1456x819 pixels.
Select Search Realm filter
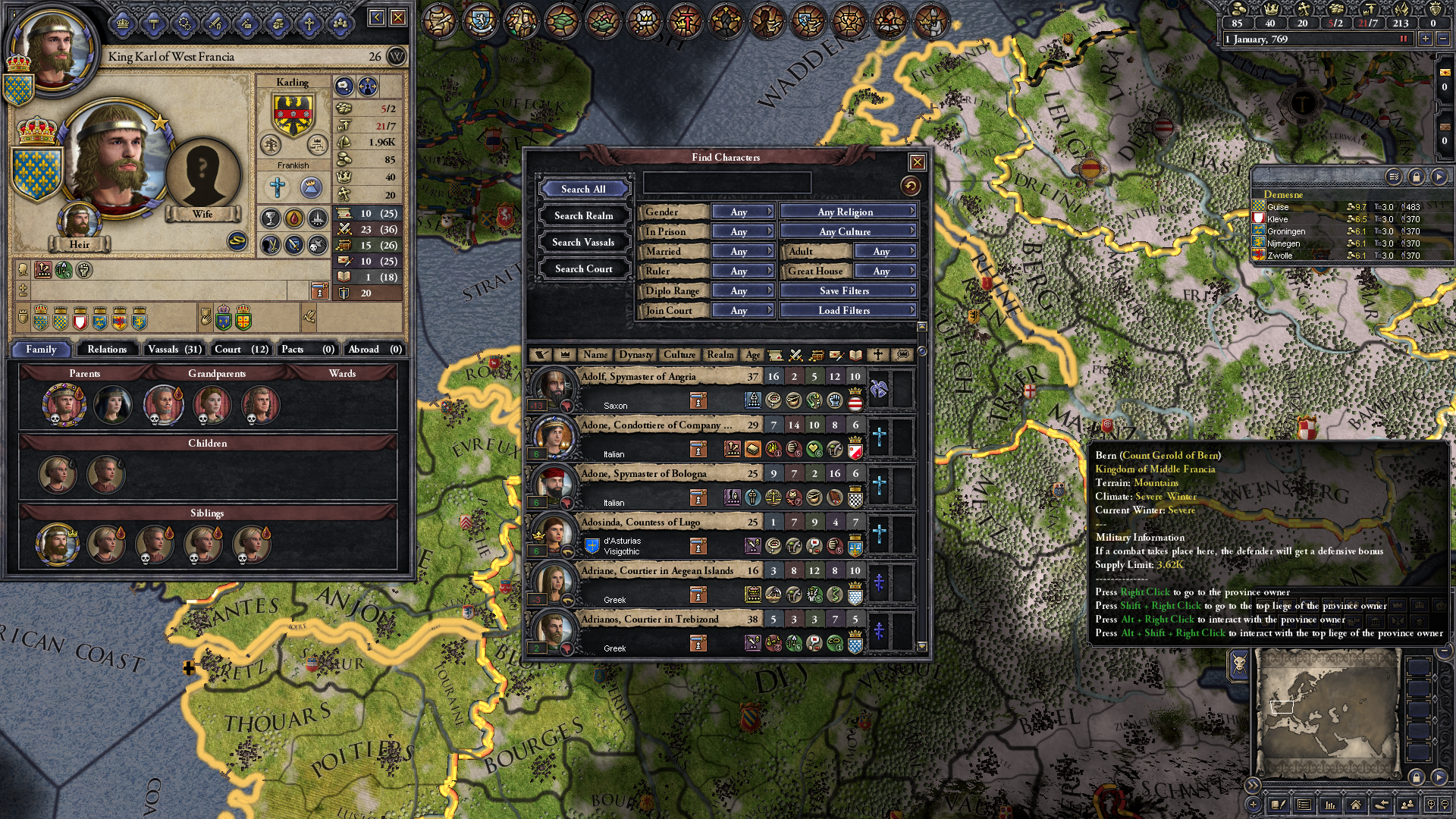pyautogui.click(x=583, y=215)
